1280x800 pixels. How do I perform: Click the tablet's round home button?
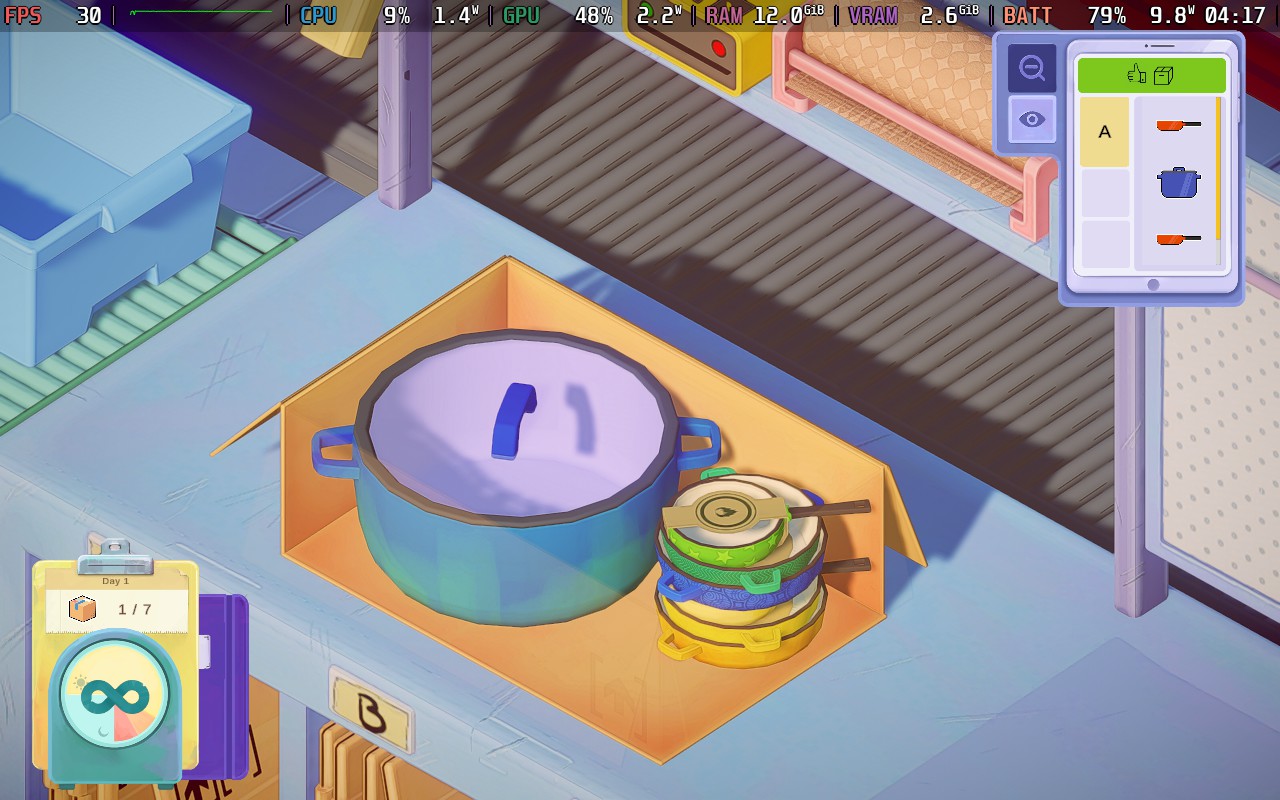click(1152, 285)
